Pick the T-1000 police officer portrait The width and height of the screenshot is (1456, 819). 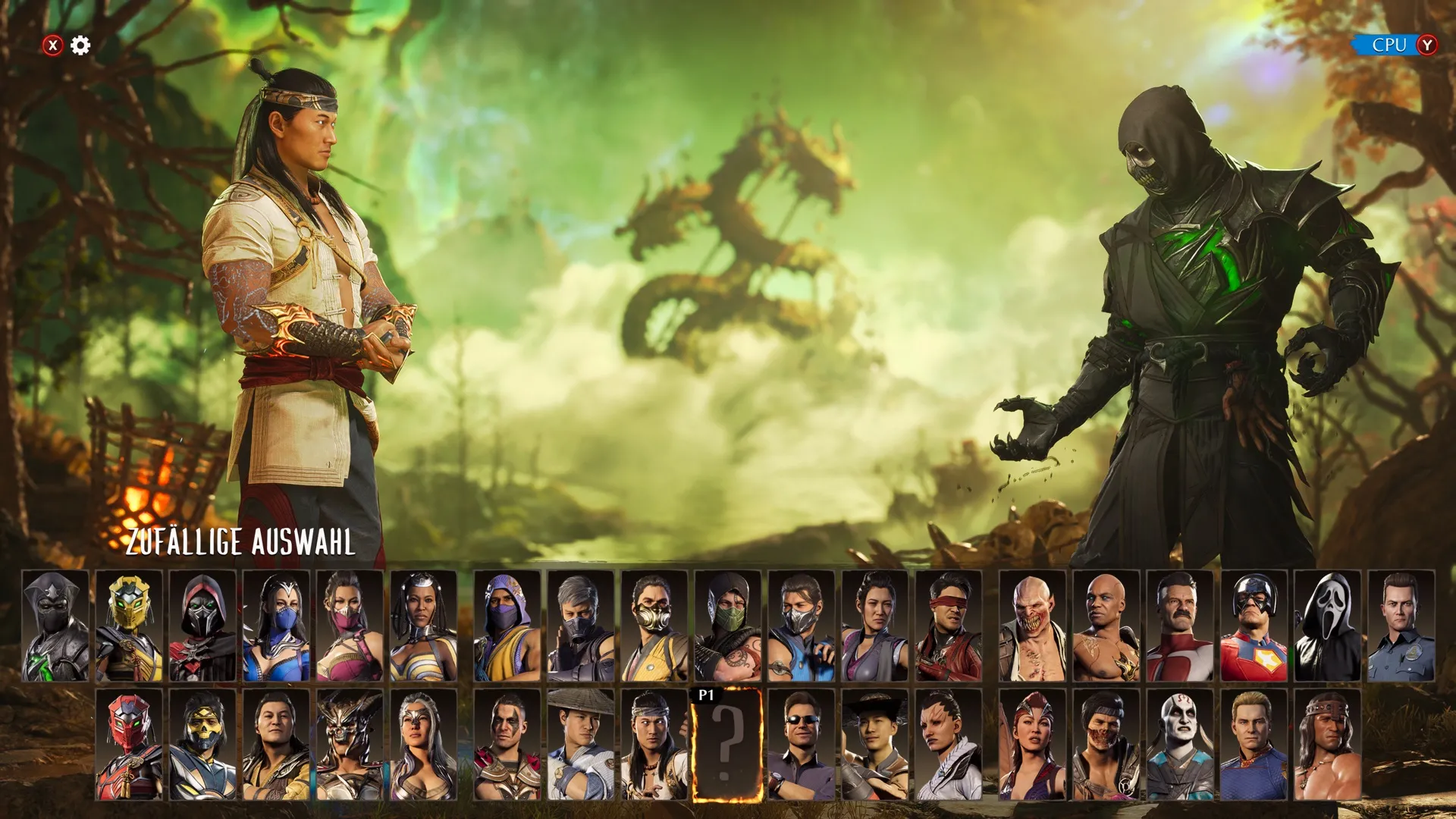tap(1401, 626)
